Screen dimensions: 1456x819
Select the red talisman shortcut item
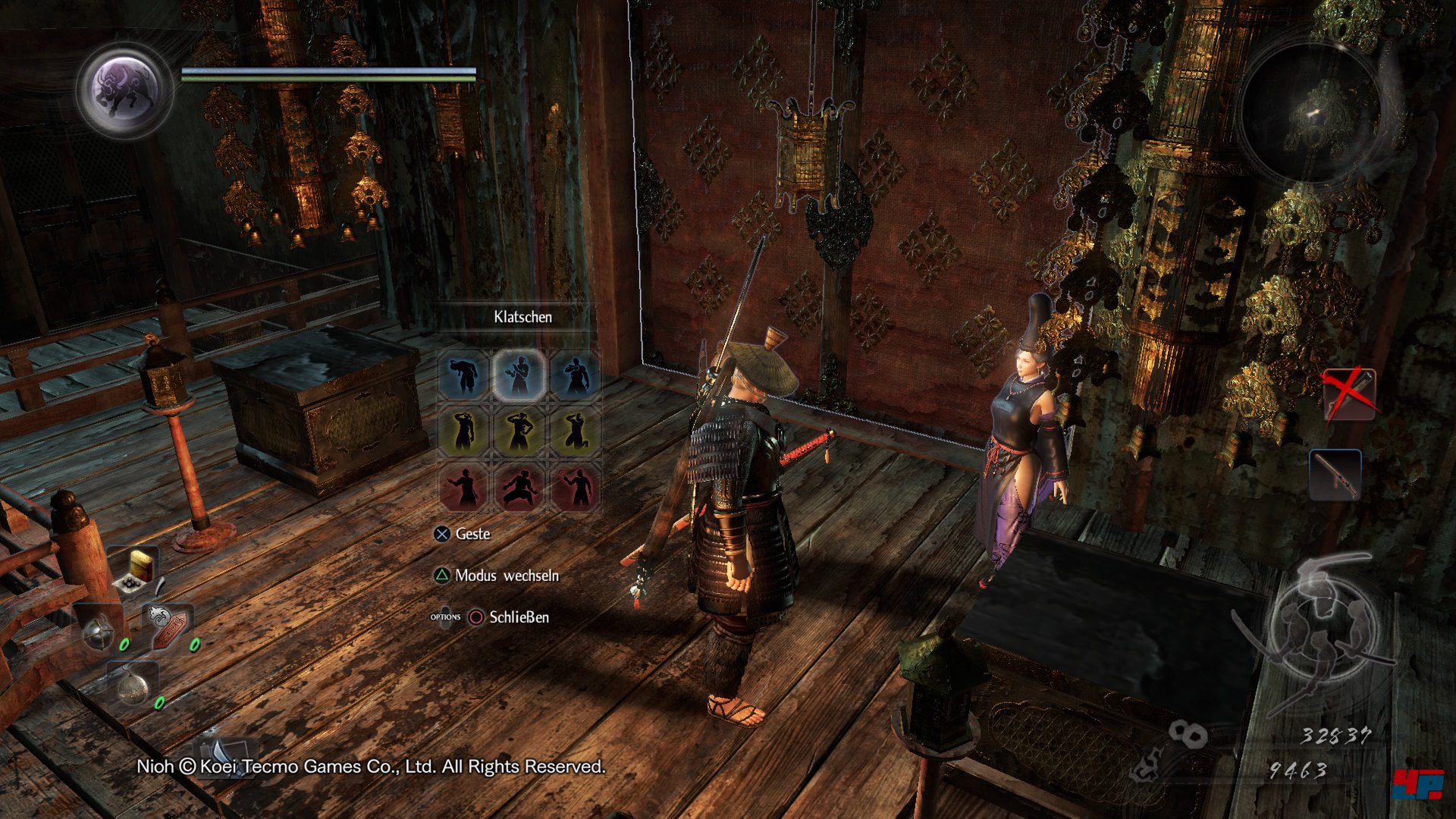point(171,626)
